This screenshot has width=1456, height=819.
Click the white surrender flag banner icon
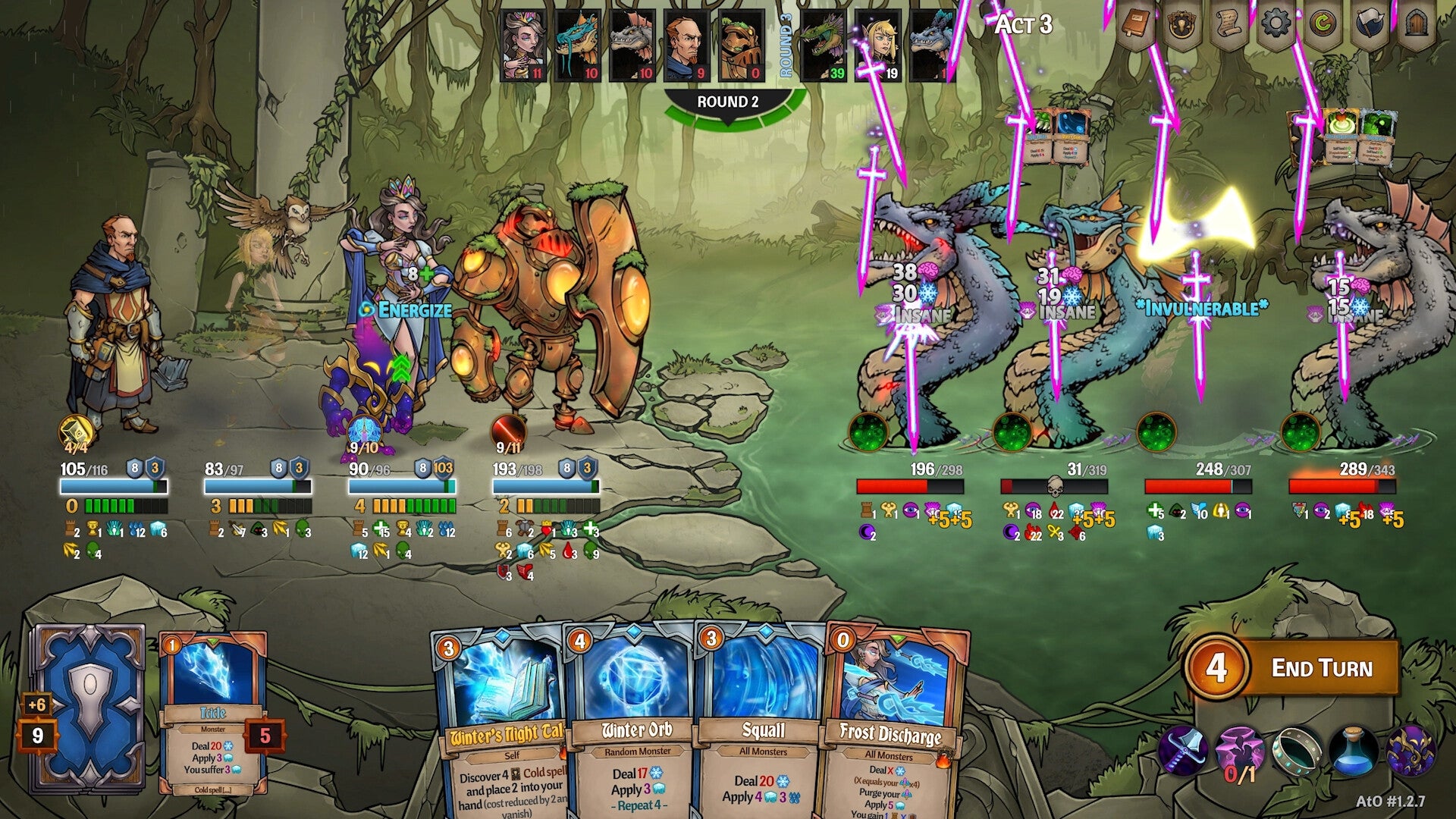pyautogui.click(x=1371, y=24)
